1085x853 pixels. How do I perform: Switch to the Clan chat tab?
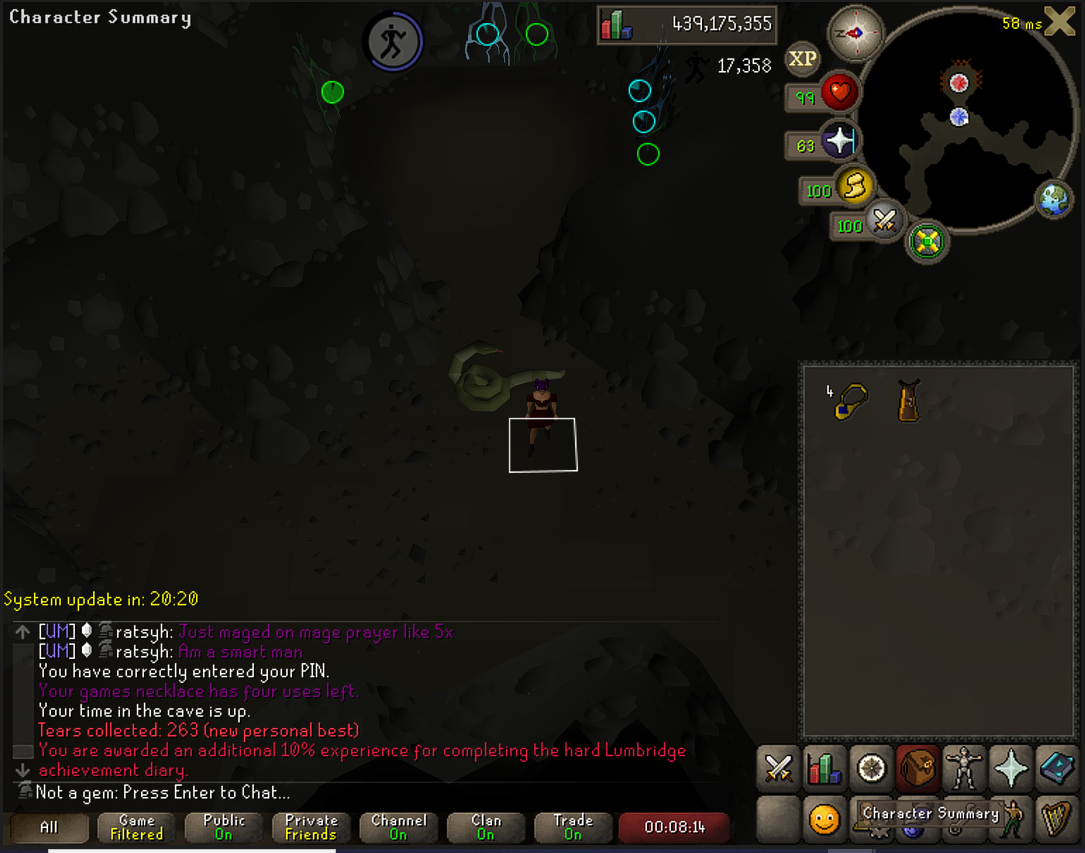pyautogui.click(x=486, y=827)
